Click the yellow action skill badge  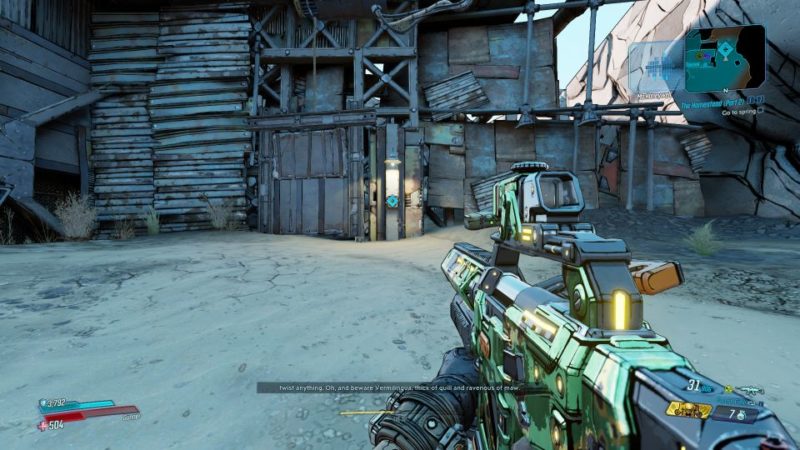pos(689,410)
